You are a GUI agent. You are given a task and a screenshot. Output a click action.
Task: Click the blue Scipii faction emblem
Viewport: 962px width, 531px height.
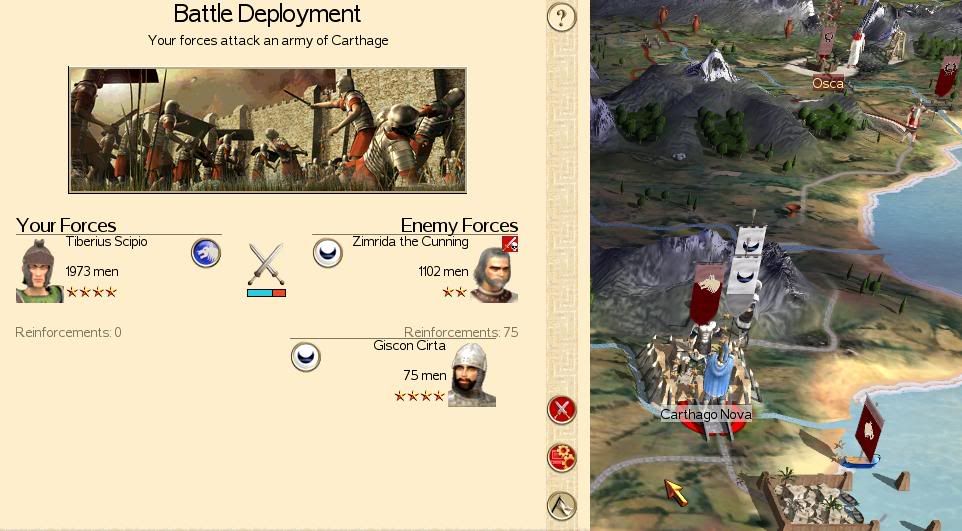tap(206, 253)
